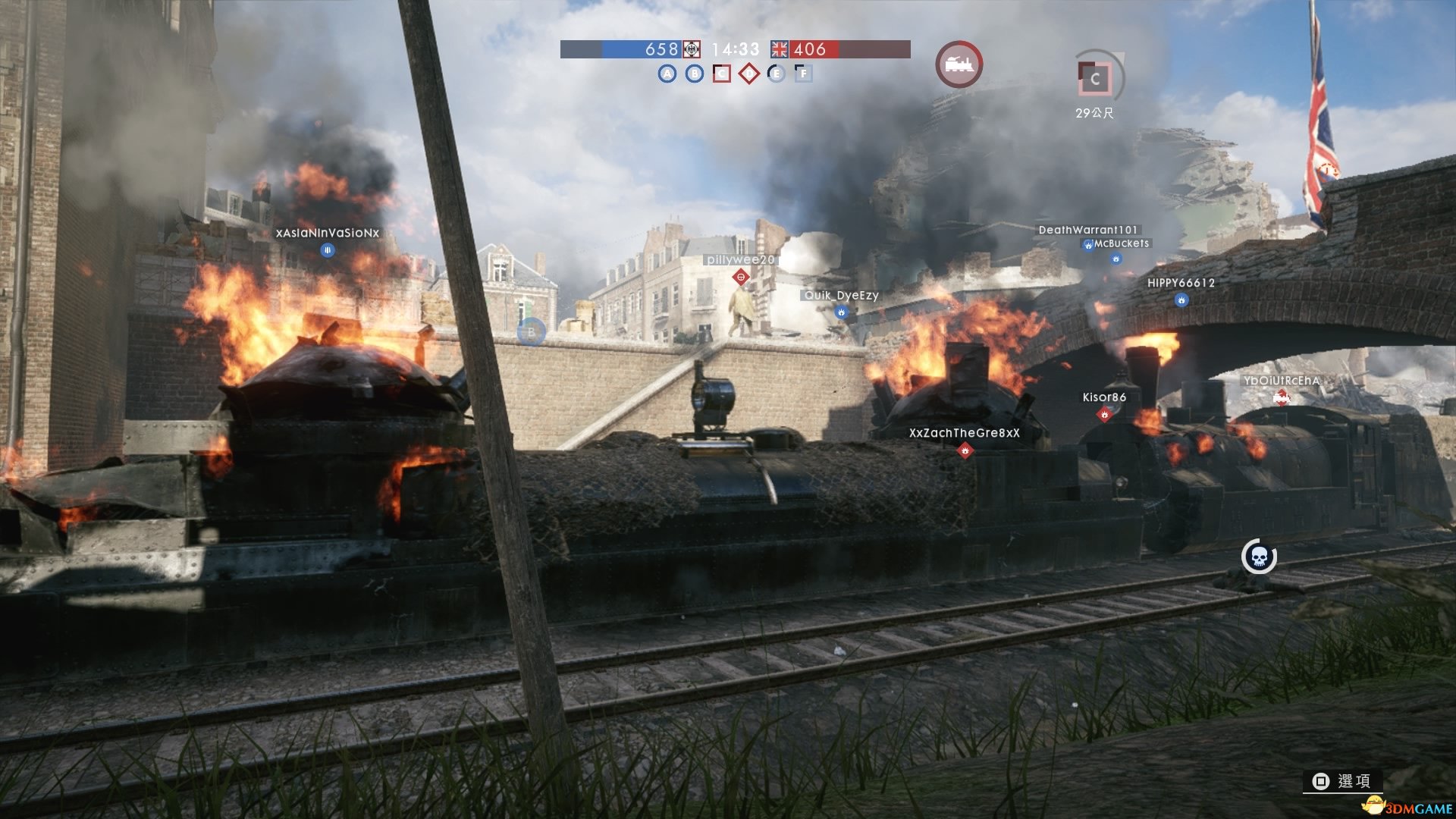Click the armored train behemoth icon
1456x819 pixels.
click(959, 64)
